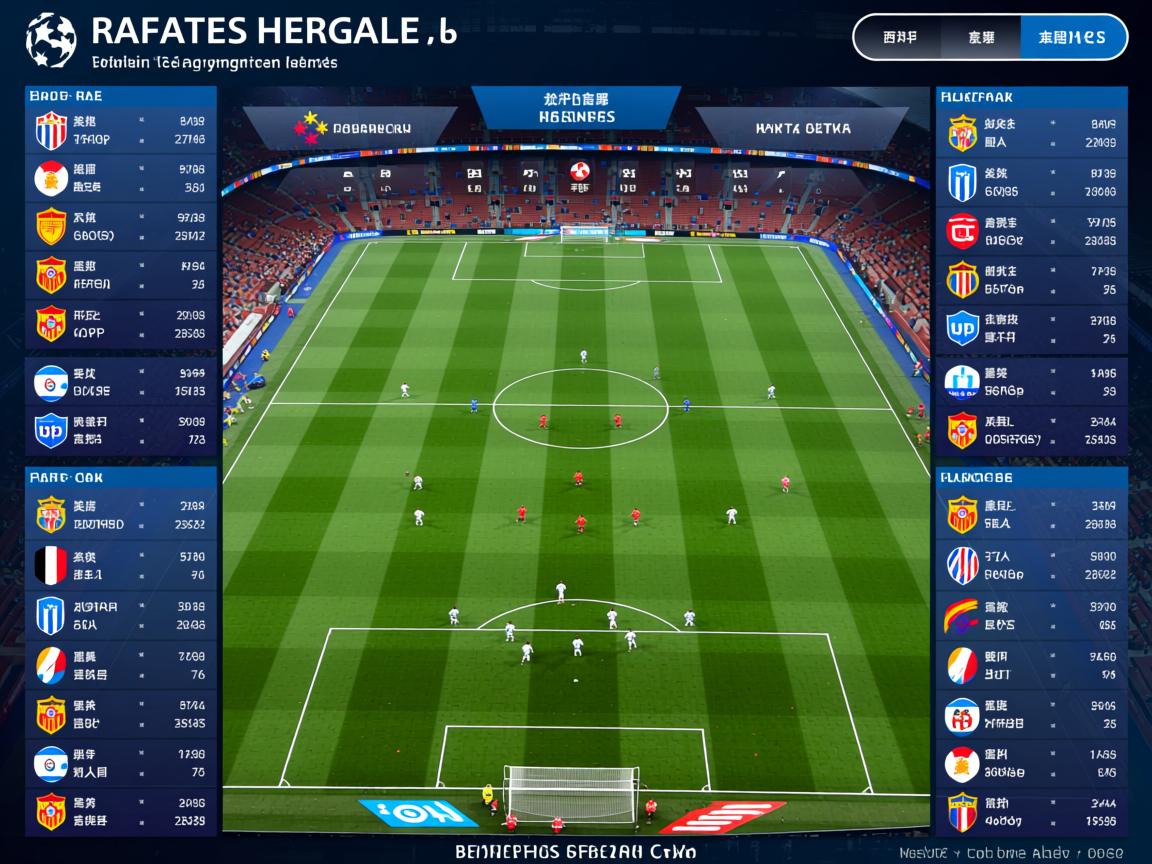The width and height of the screenshot is (1152, 864).
Task: Switch to the blue highlighted center tab
Action: pyautogui.click(x=576, y=108)
